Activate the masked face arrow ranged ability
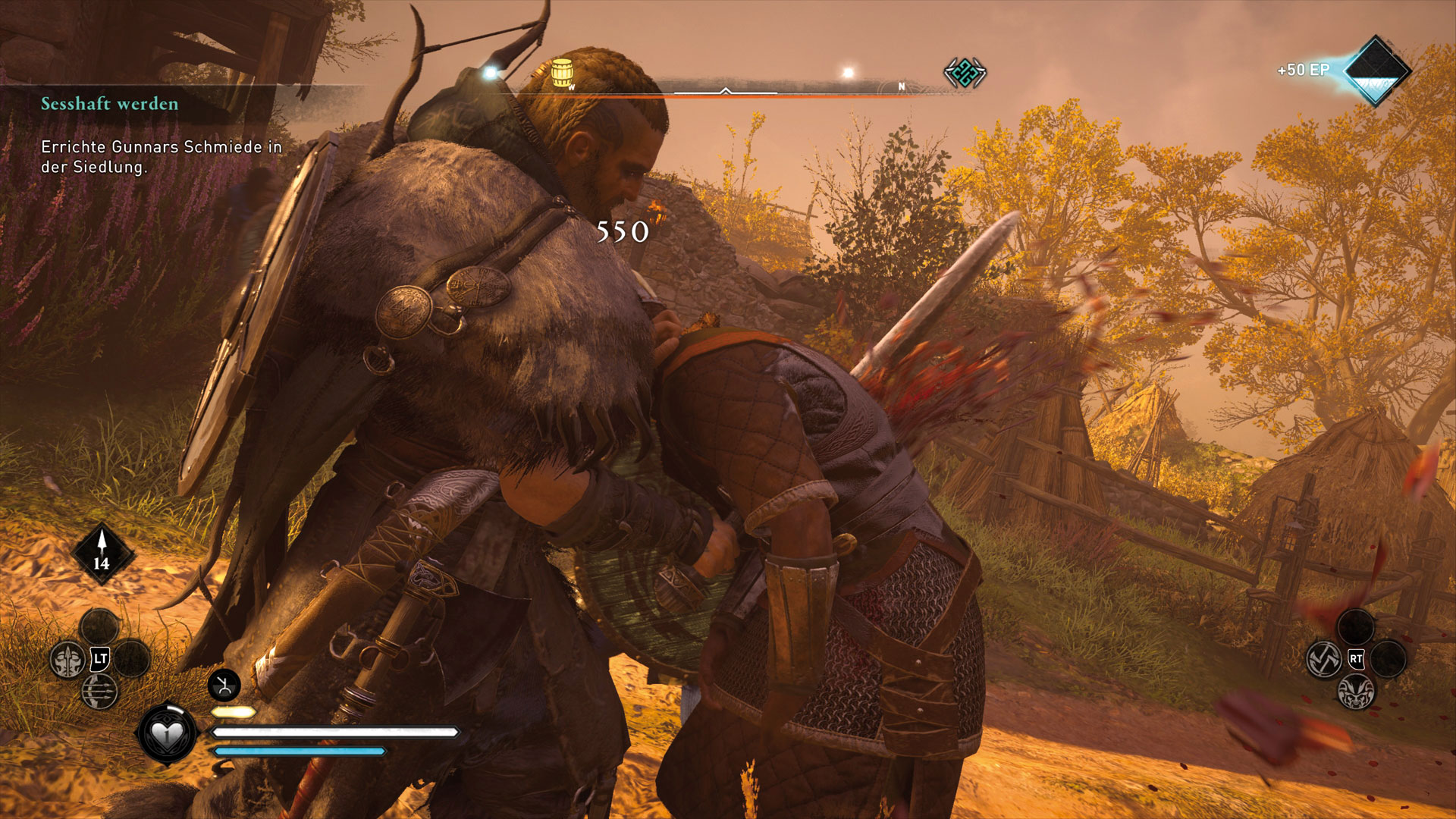Screen dimensions: 1456x819 pos(67,660)
